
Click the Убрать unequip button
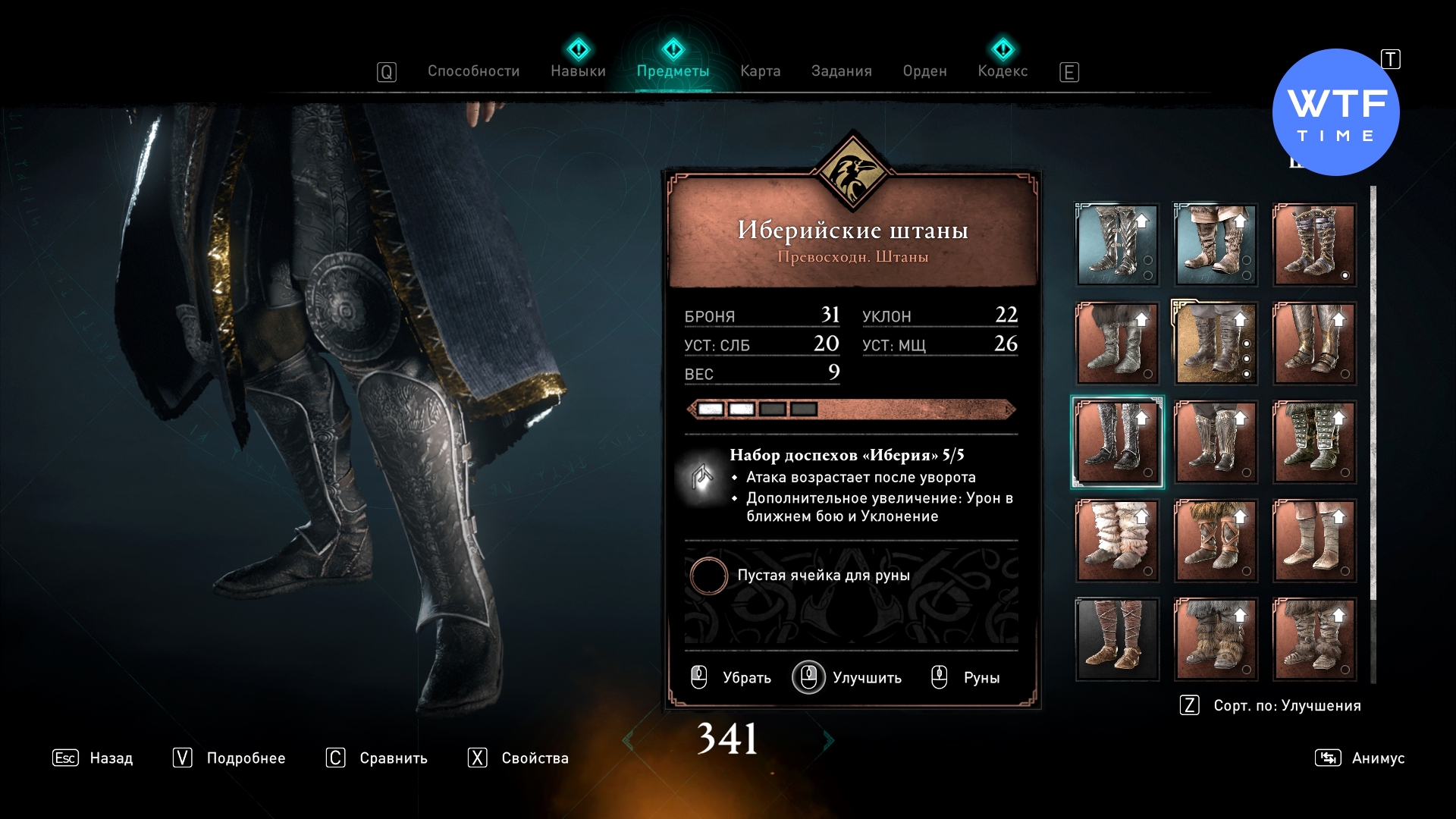732,677
